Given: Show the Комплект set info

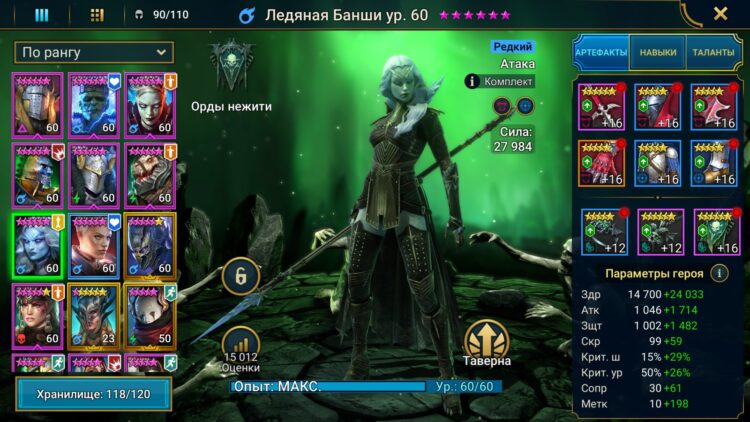Looking at the screenshot, I should [500, 81].
